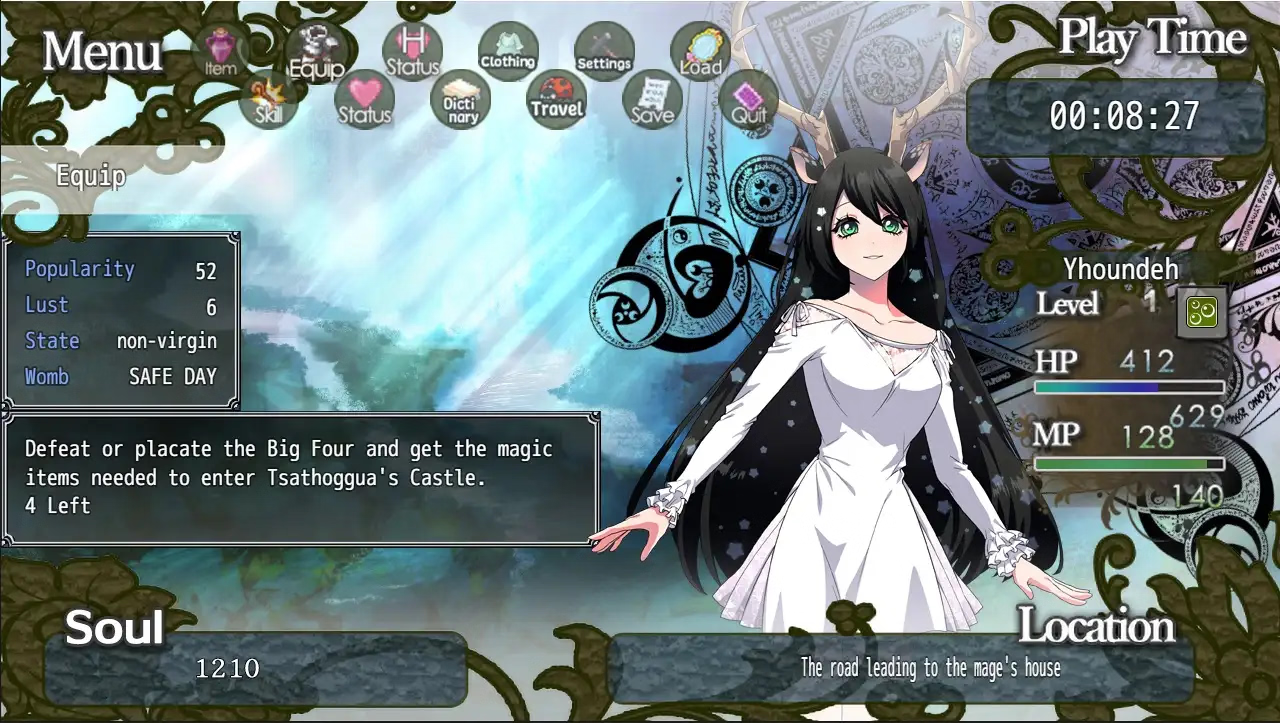Select the H Status icon
Screen dimensions: 1280x723
pos(412,52)
